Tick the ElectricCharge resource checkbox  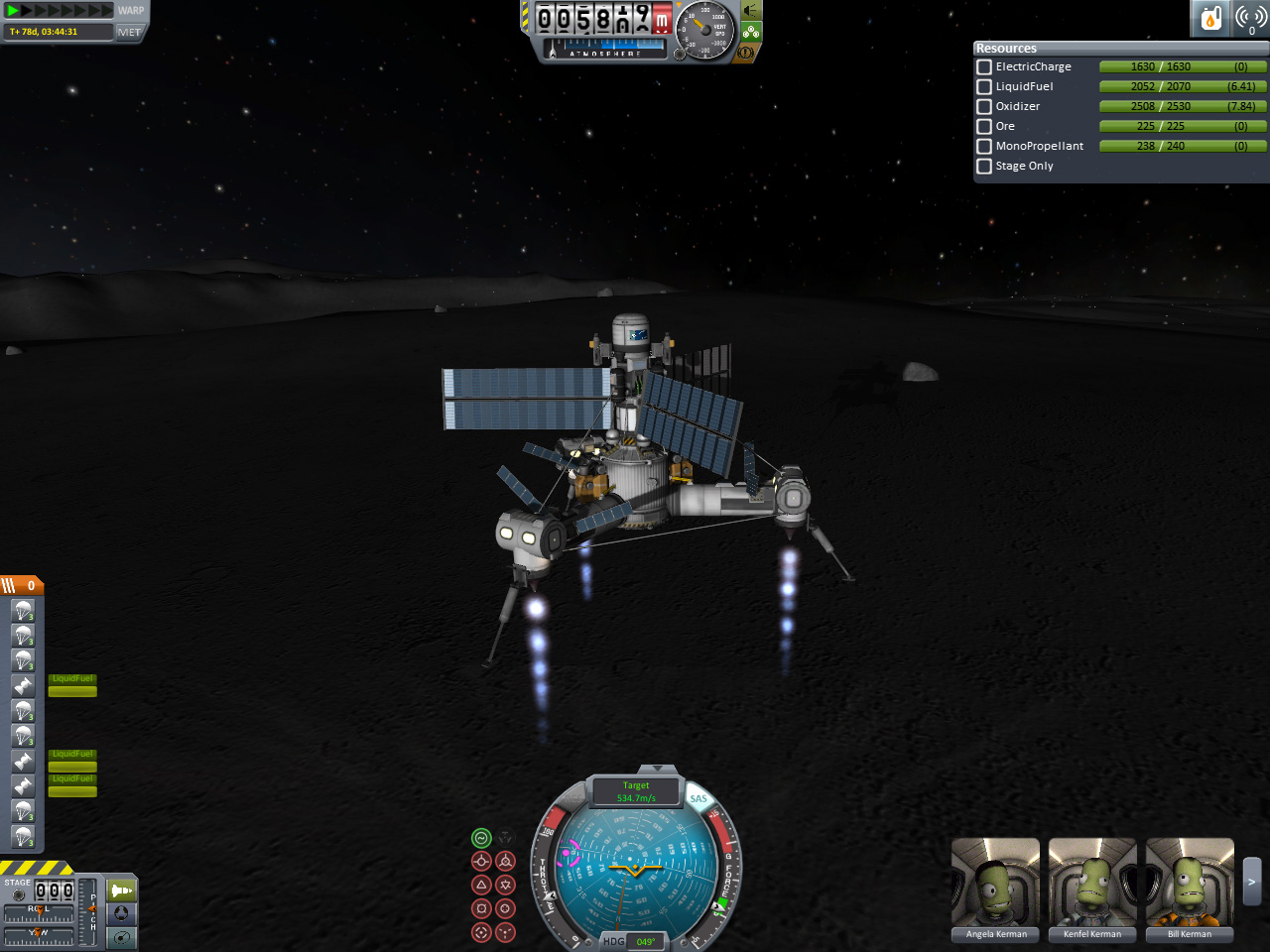point(984,66)
